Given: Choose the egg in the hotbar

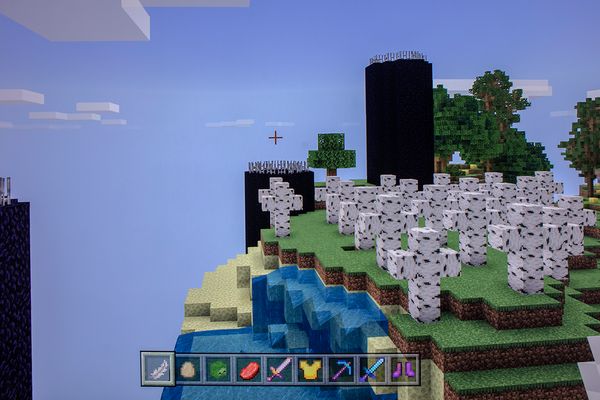Looking at the screenshot, I should [188, 369].
